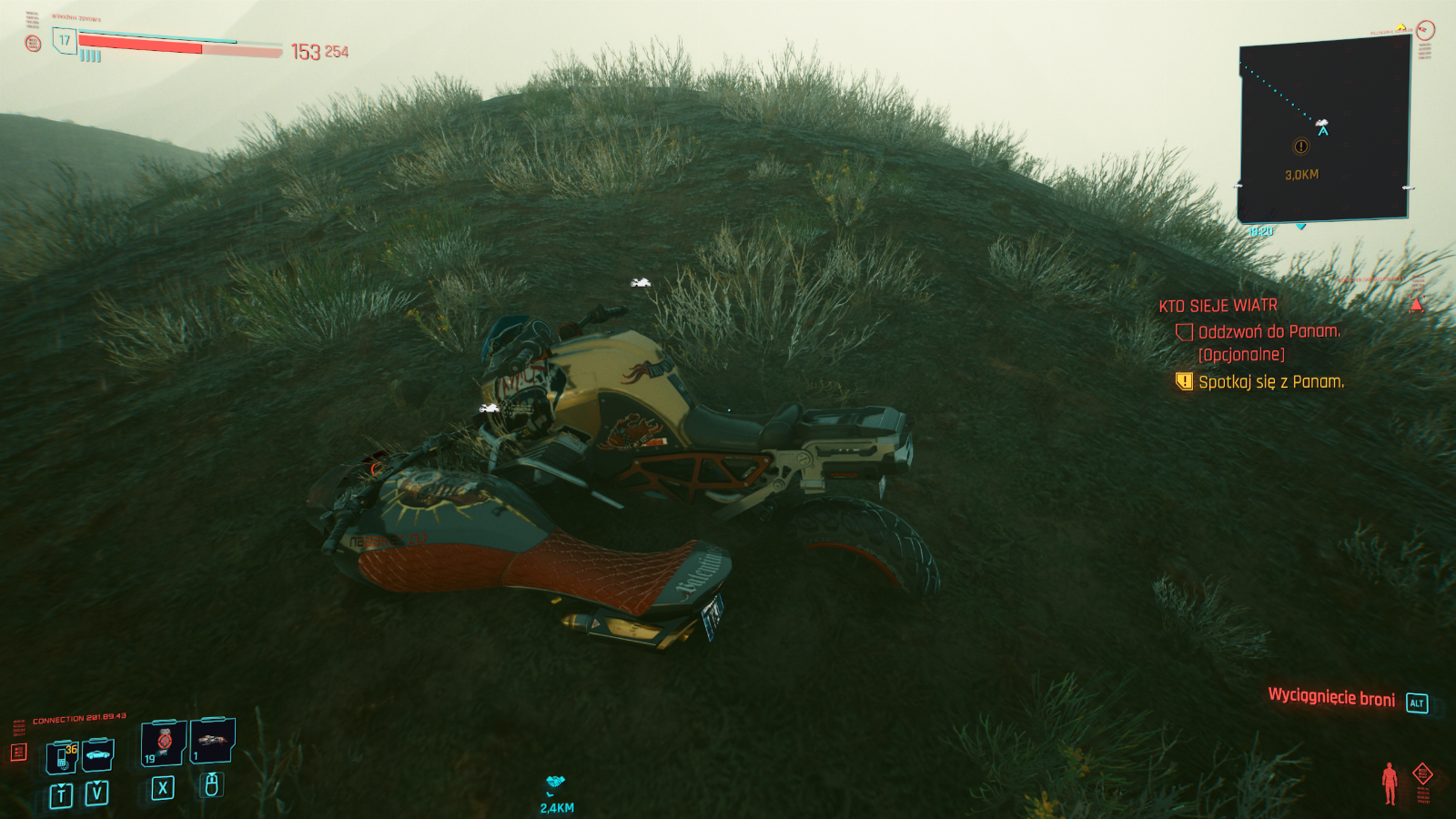Open the phone quick-access slot
Screen dimensions: 1456x819
(62, 756)
